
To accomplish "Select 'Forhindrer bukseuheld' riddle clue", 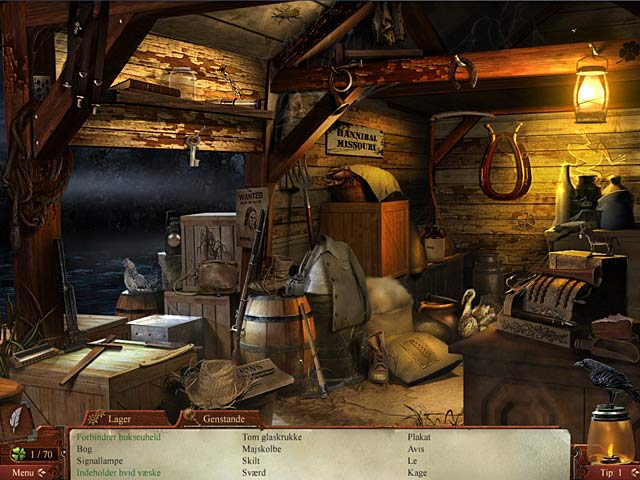I will (x=118, y=437).
